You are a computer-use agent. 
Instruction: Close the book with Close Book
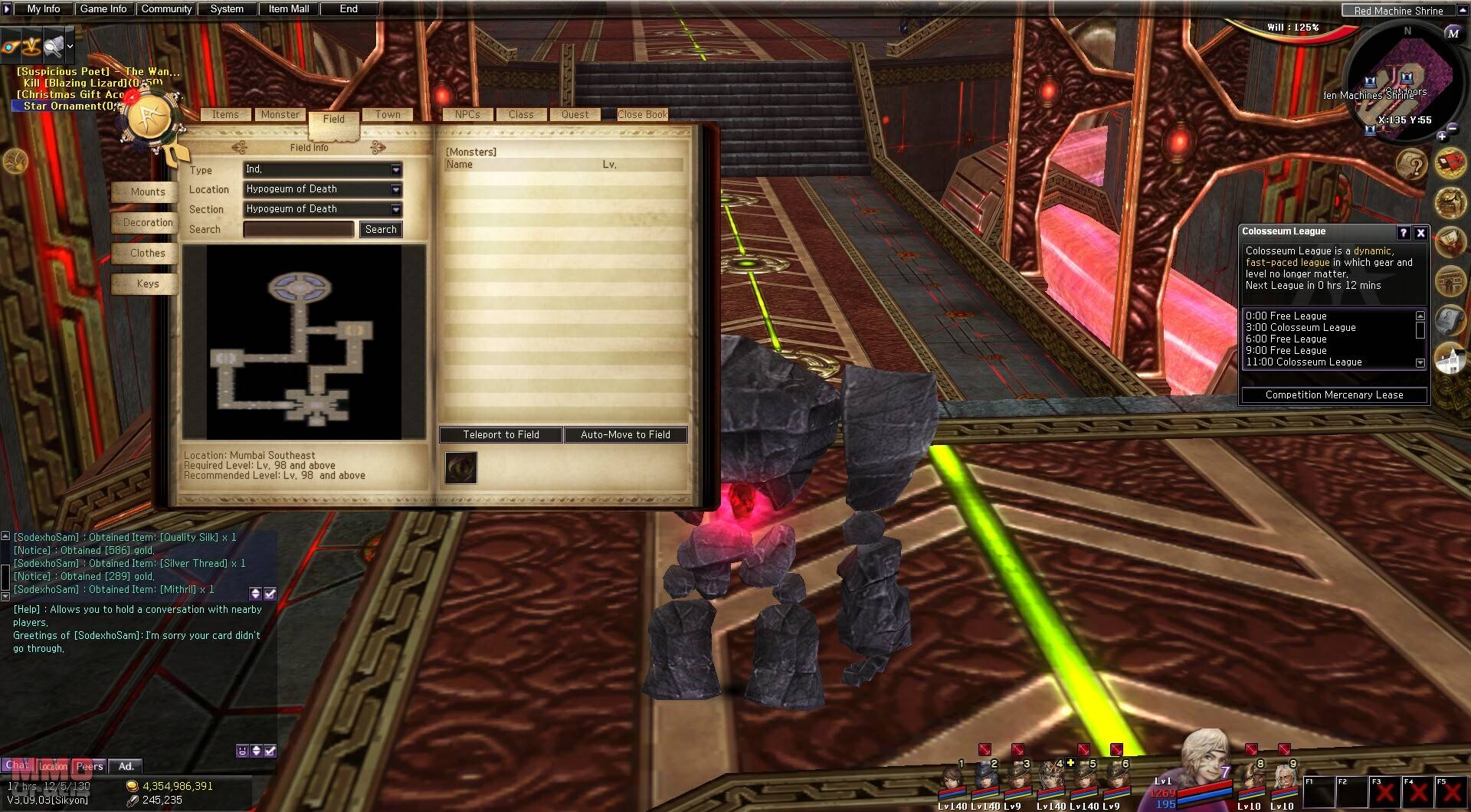point(642,115)
